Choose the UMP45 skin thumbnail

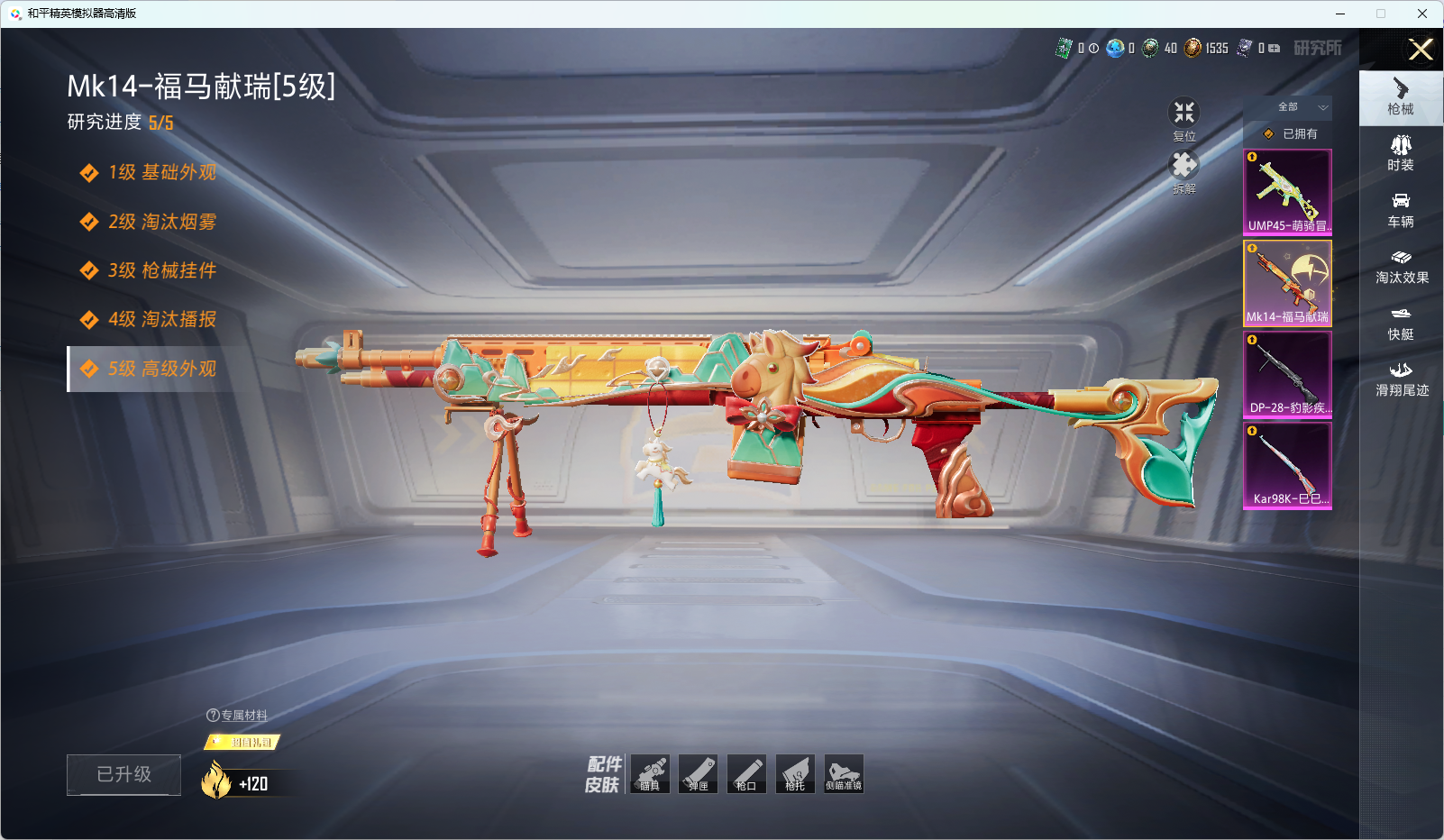coord(1287,192)
